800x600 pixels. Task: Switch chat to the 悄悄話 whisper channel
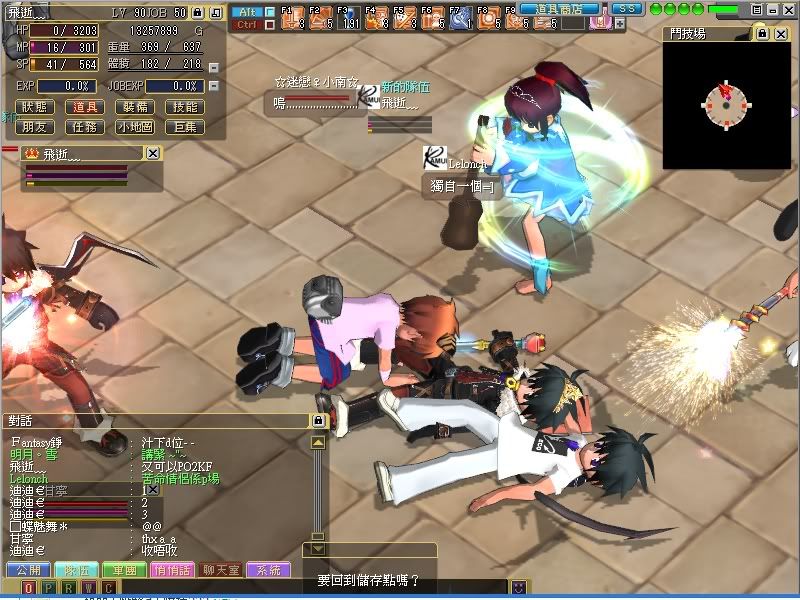point(172,570)
